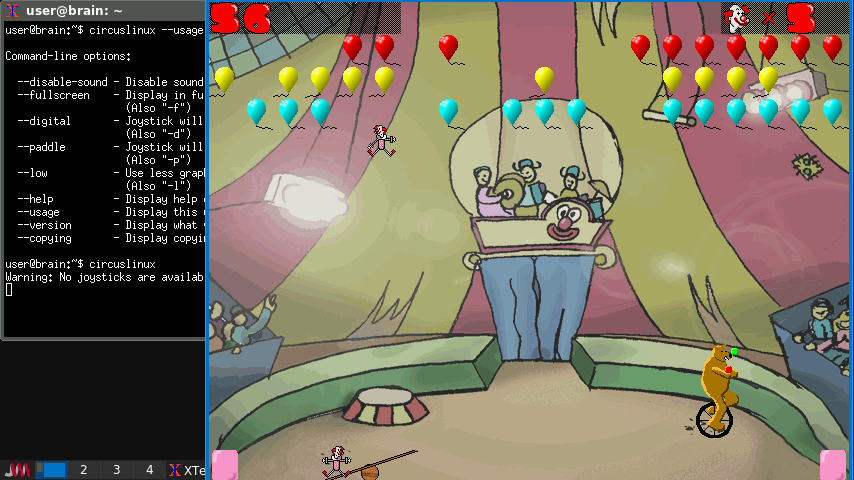Switch to workspace 3 in the taskbar
The width and height of the screenshot is (854, 480).
click(116, 470)
